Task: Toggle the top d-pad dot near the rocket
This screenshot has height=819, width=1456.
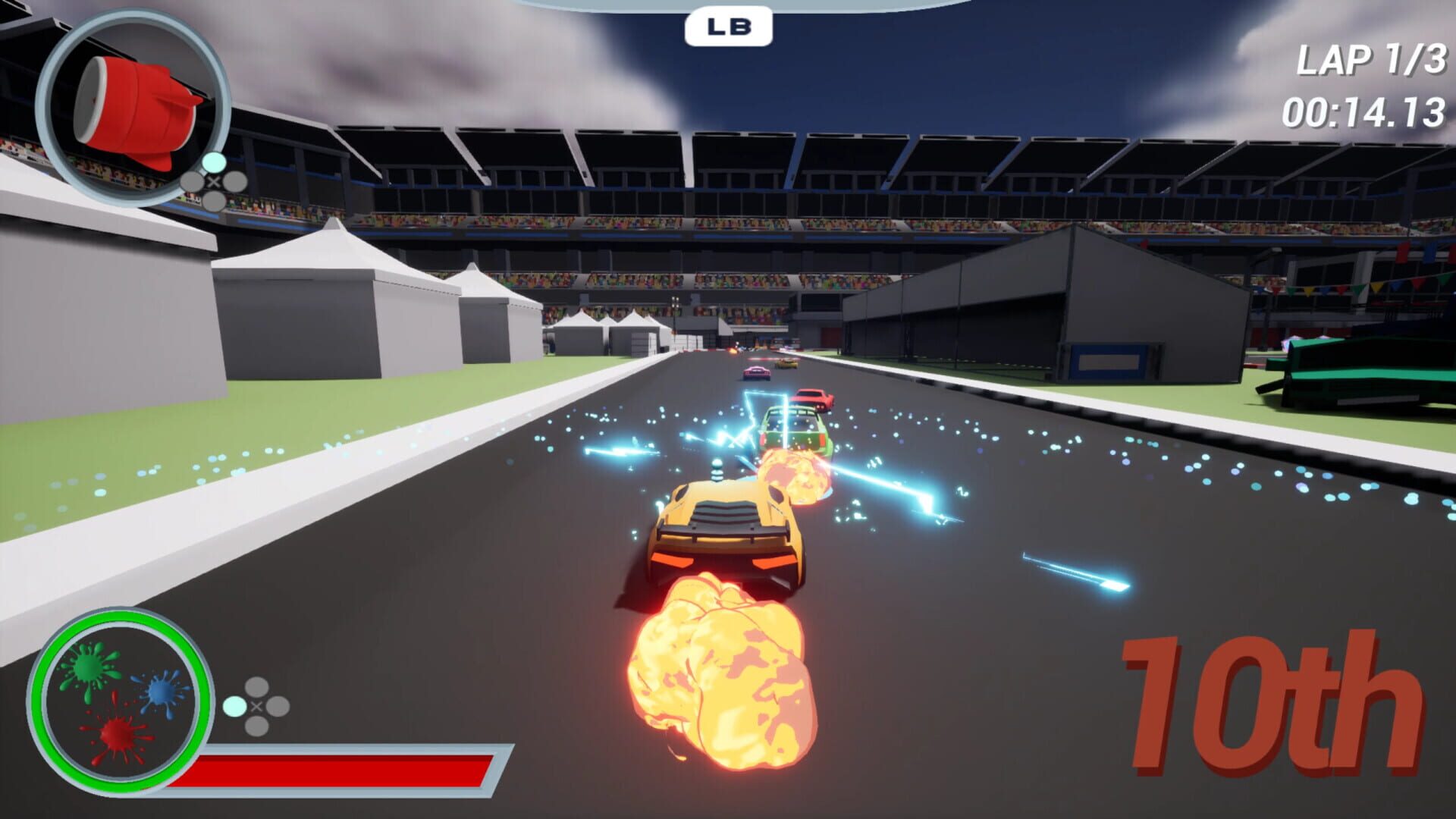Action: (x=215, y=161)
